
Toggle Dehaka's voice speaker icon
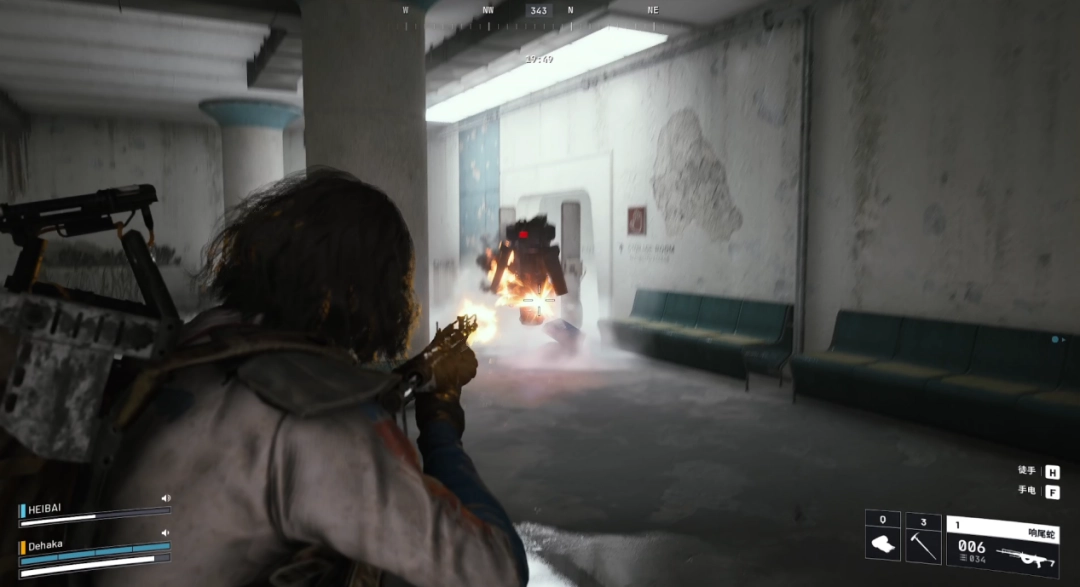[166, 533]
